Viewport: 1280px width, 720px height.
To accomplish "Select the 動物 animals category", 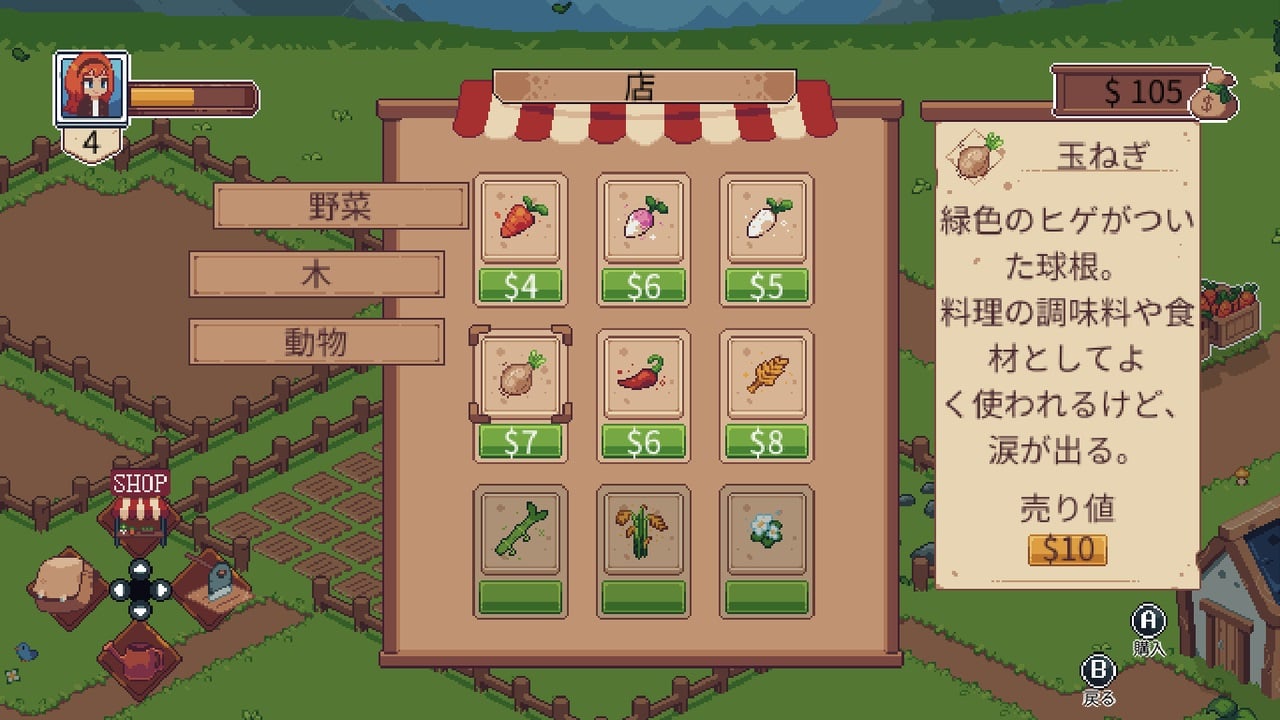I will pos(316,342).
